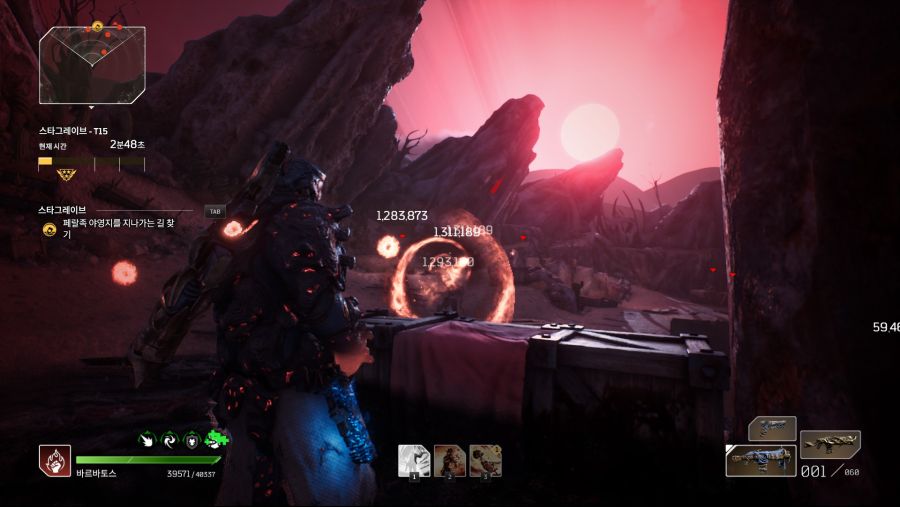This screenshot has height=507, width=900.
Task: Activate the third skill slot
Action: [485, 460]
